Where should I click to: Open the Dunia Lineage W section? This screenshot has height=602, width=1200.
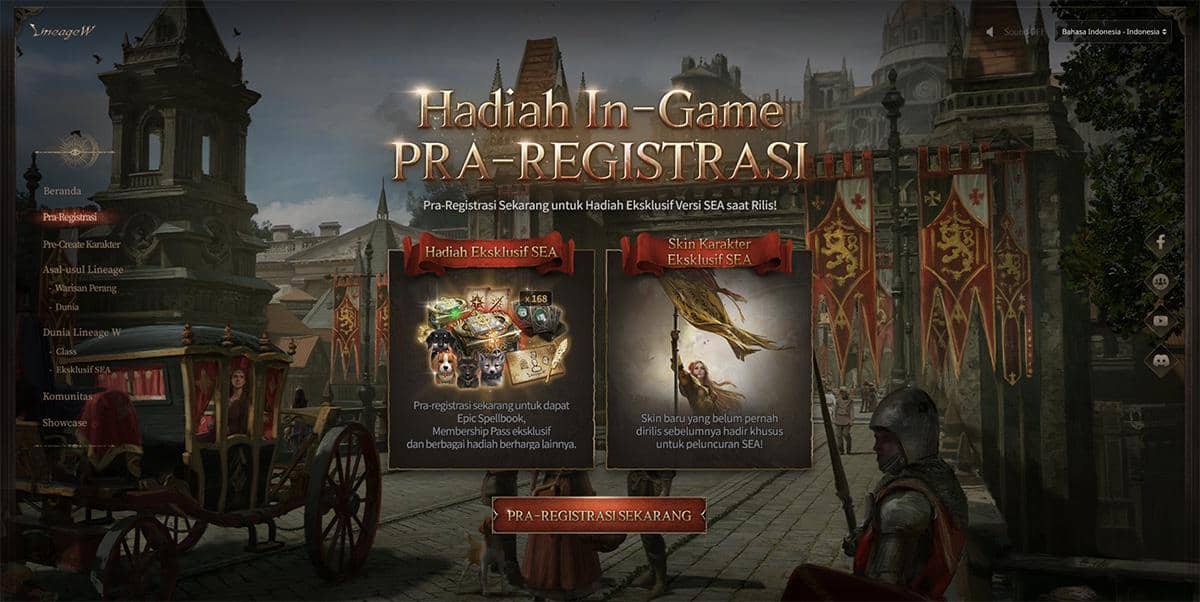tap(82, 333)
